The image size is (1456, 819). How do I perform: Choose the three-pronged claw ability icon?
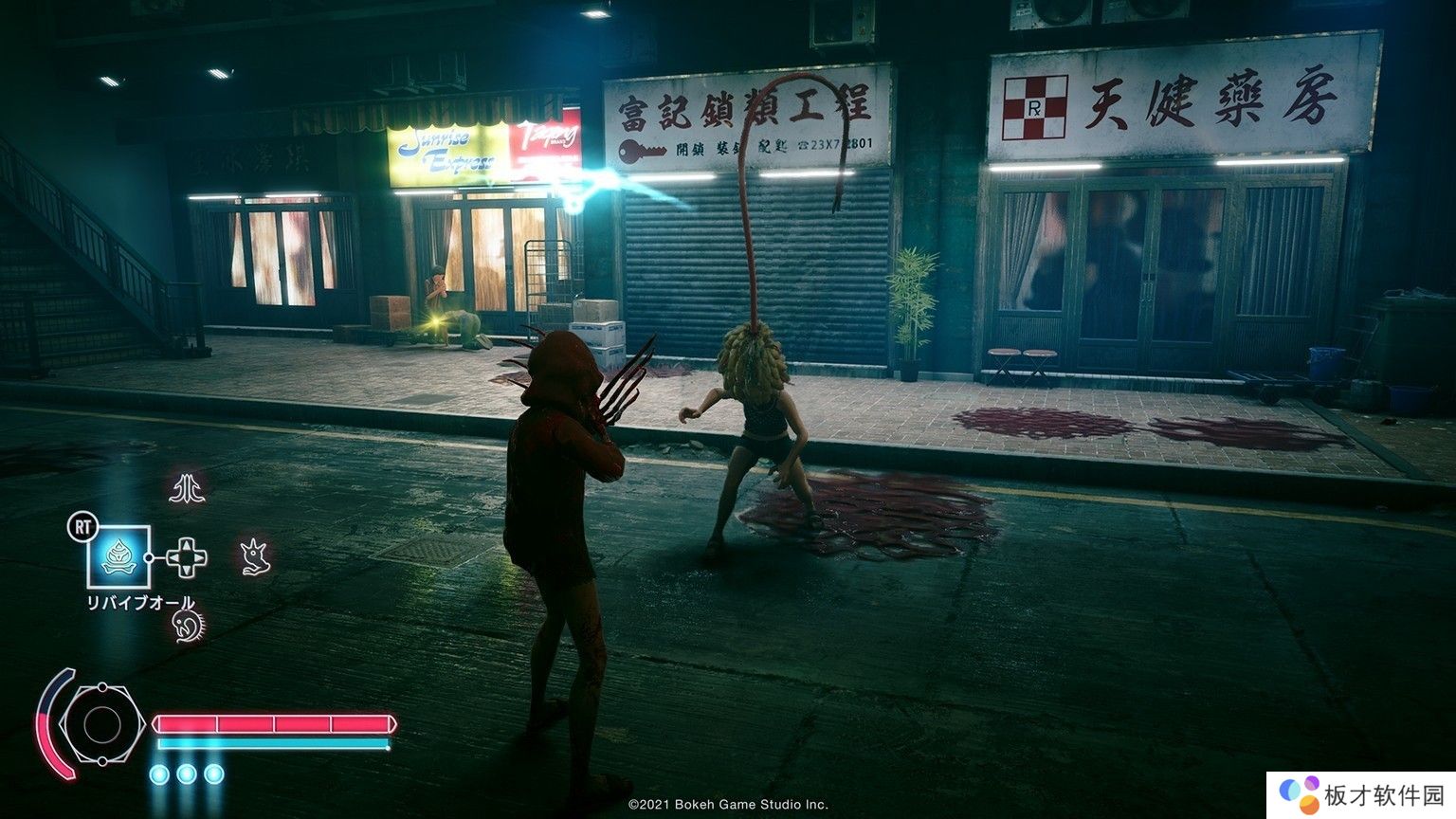[187, 489]
